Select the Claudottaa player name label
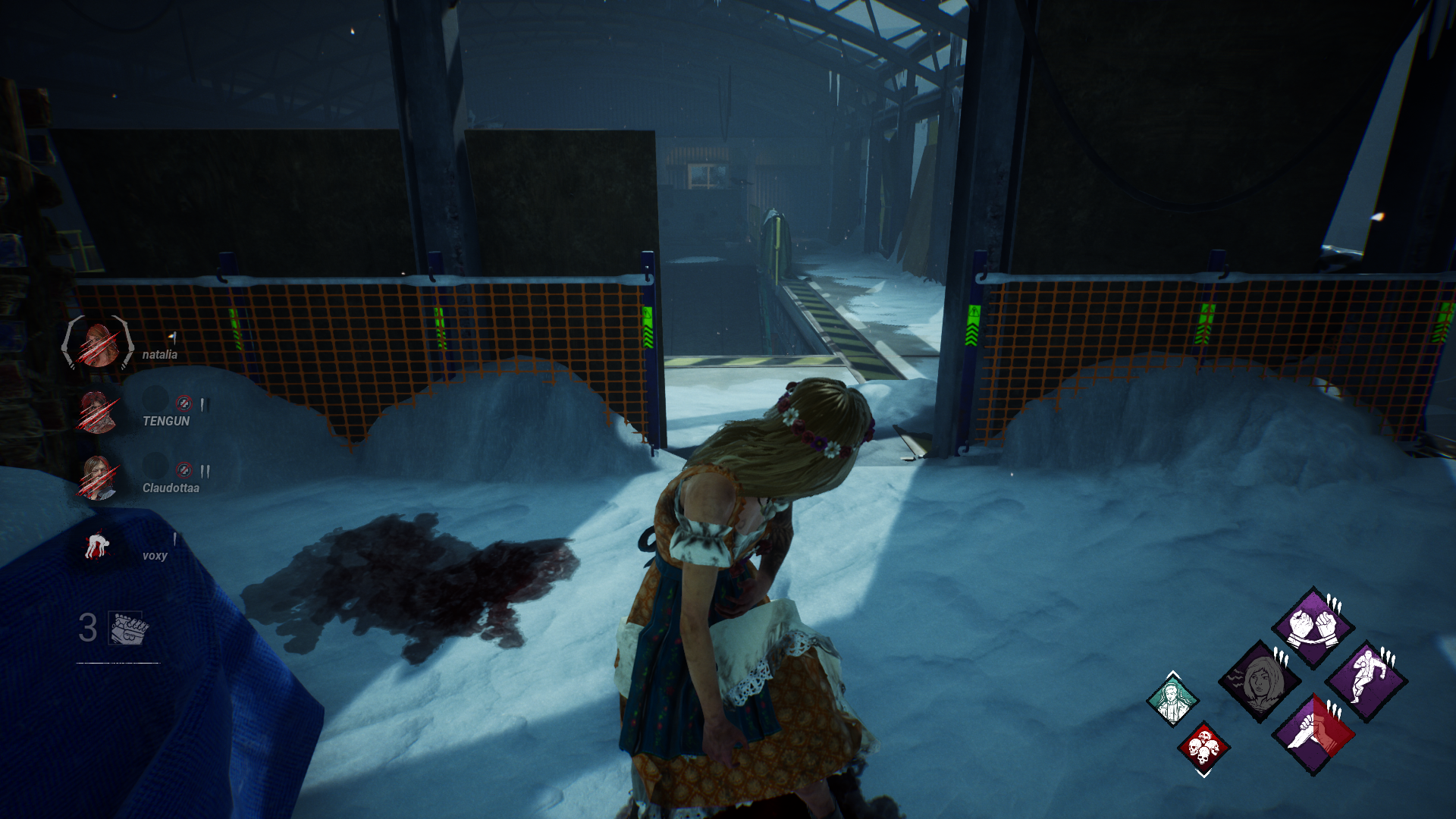The height and width of the screenshot is (819, 1456). [171, 488]
